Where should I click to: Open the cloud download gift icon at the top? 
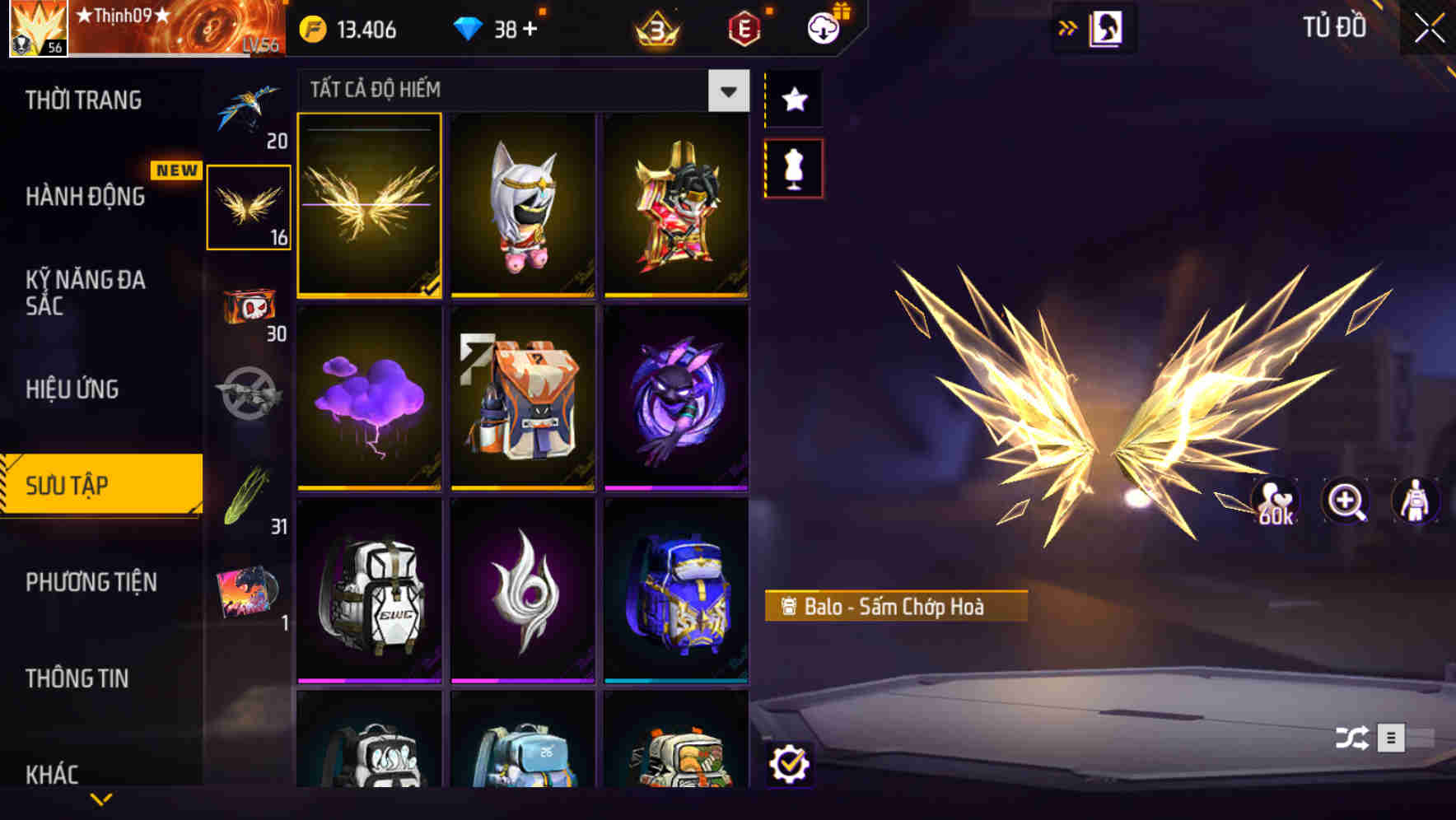pyautogui.click(x=822, y=27)
